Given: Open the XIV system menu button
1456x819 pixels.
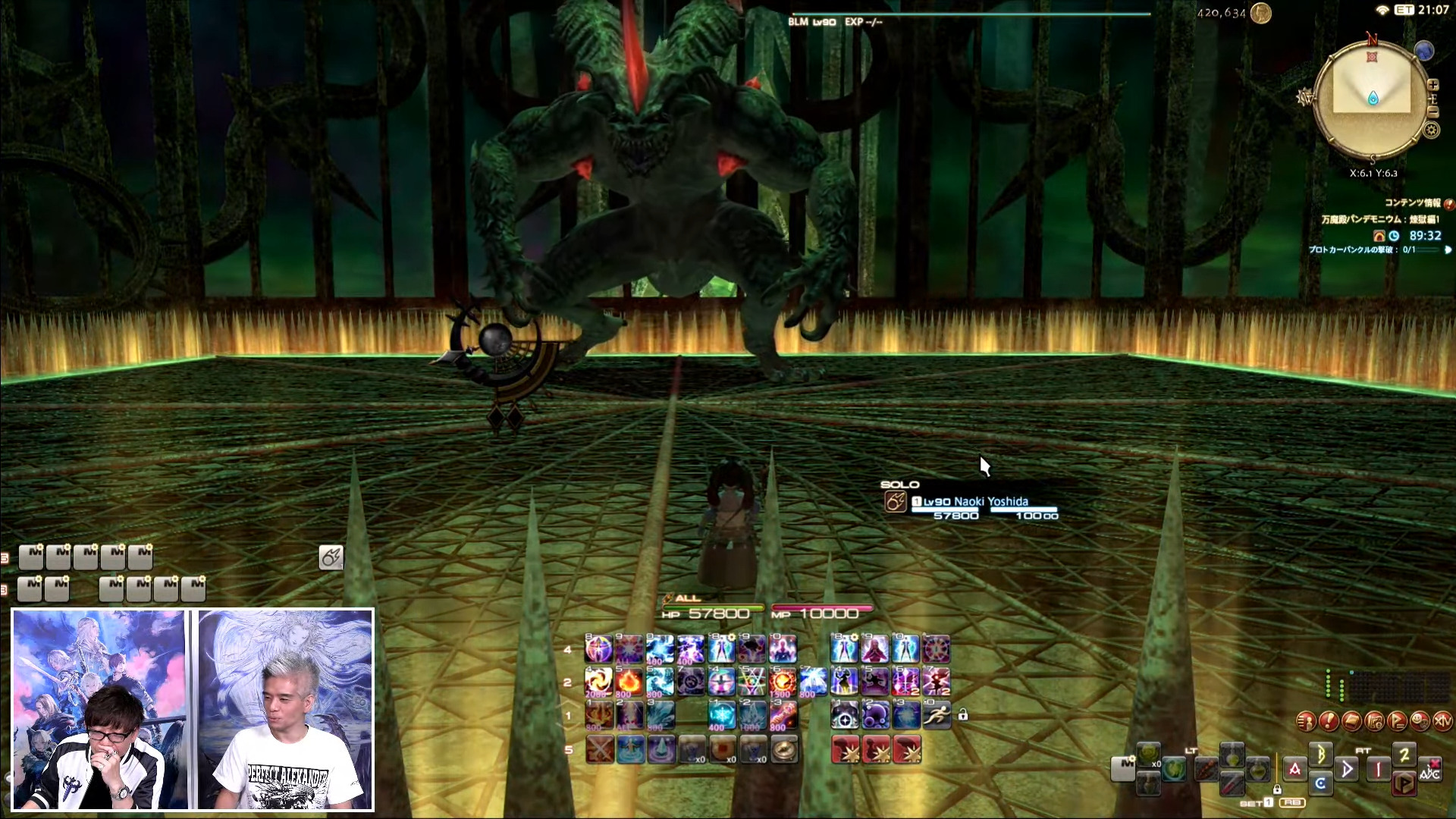Looking at the screenshot, I should (1442, 721).
